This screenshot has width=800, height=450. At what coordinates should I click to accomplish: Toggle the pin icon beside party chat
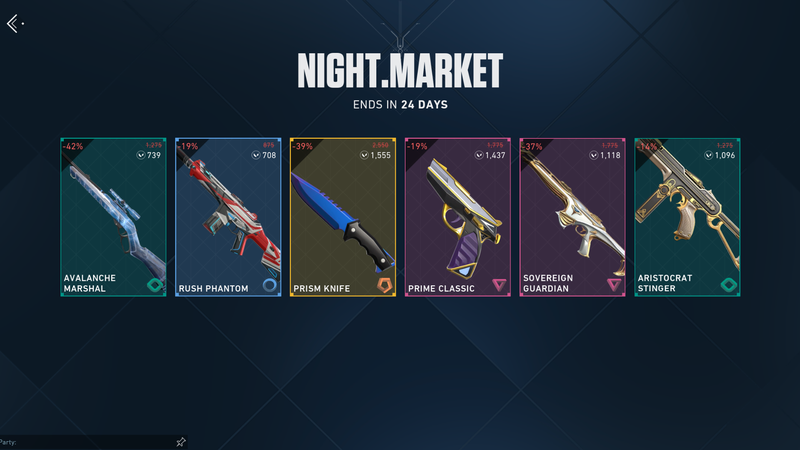(181, 441)
